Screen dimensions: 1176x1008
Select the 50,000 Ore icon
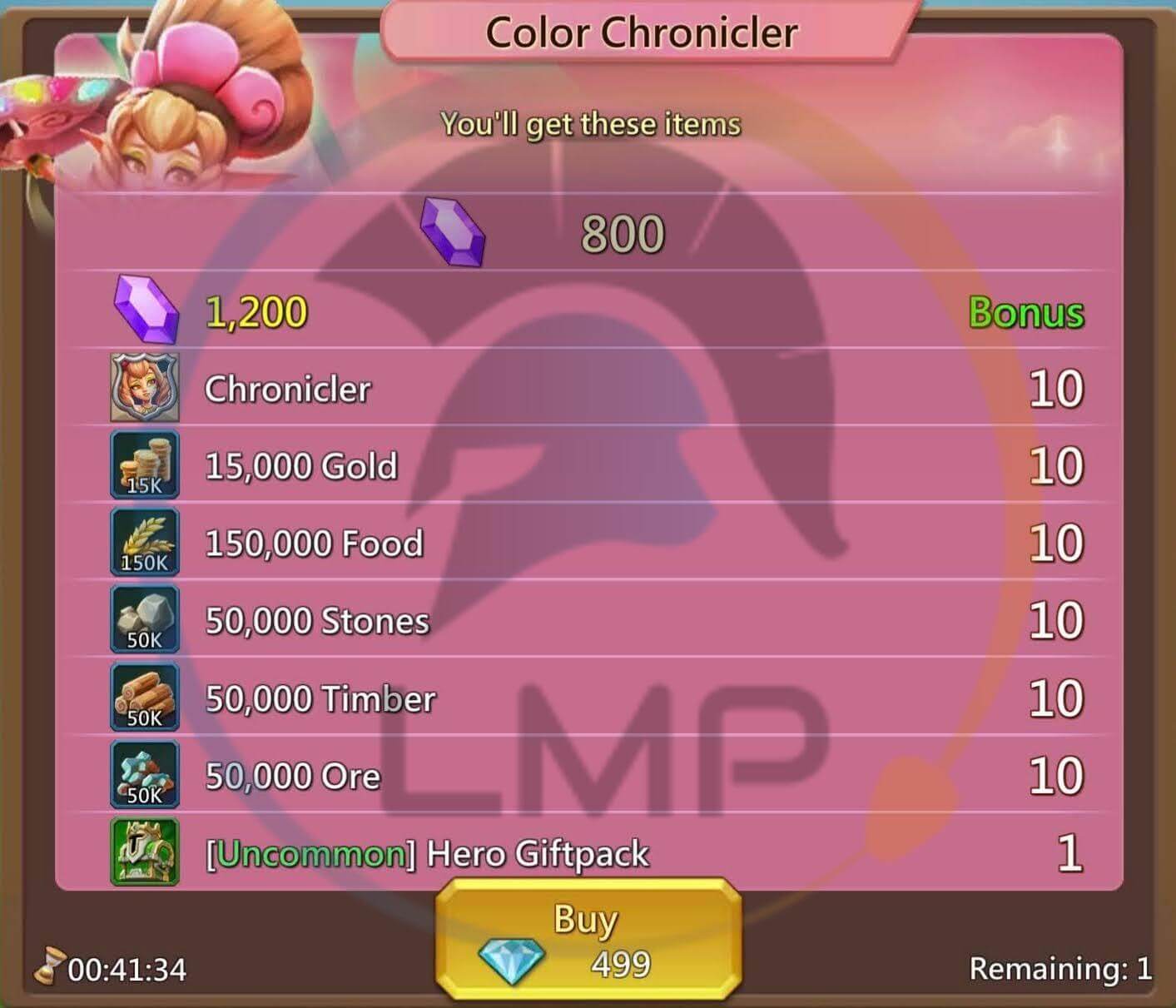click(x=143, y=774)
